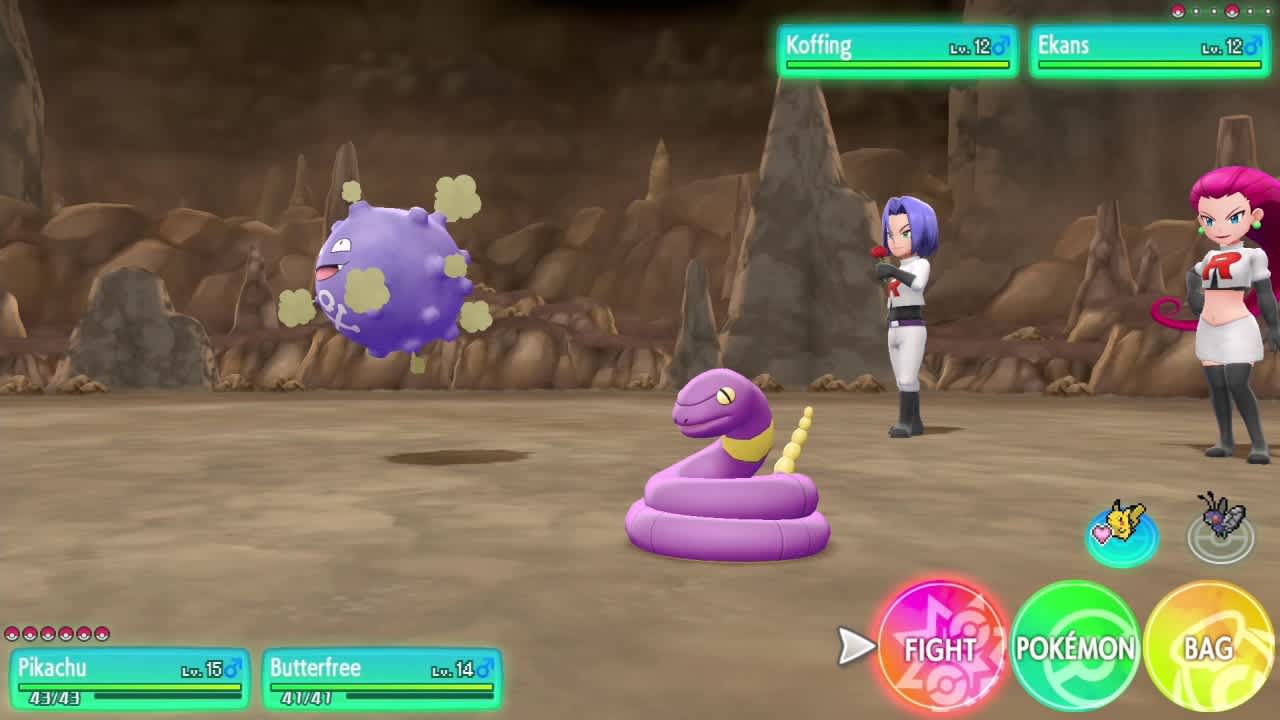Click Pikachu's green HP bar
The image size is (1280, 720).
point(130,686)
